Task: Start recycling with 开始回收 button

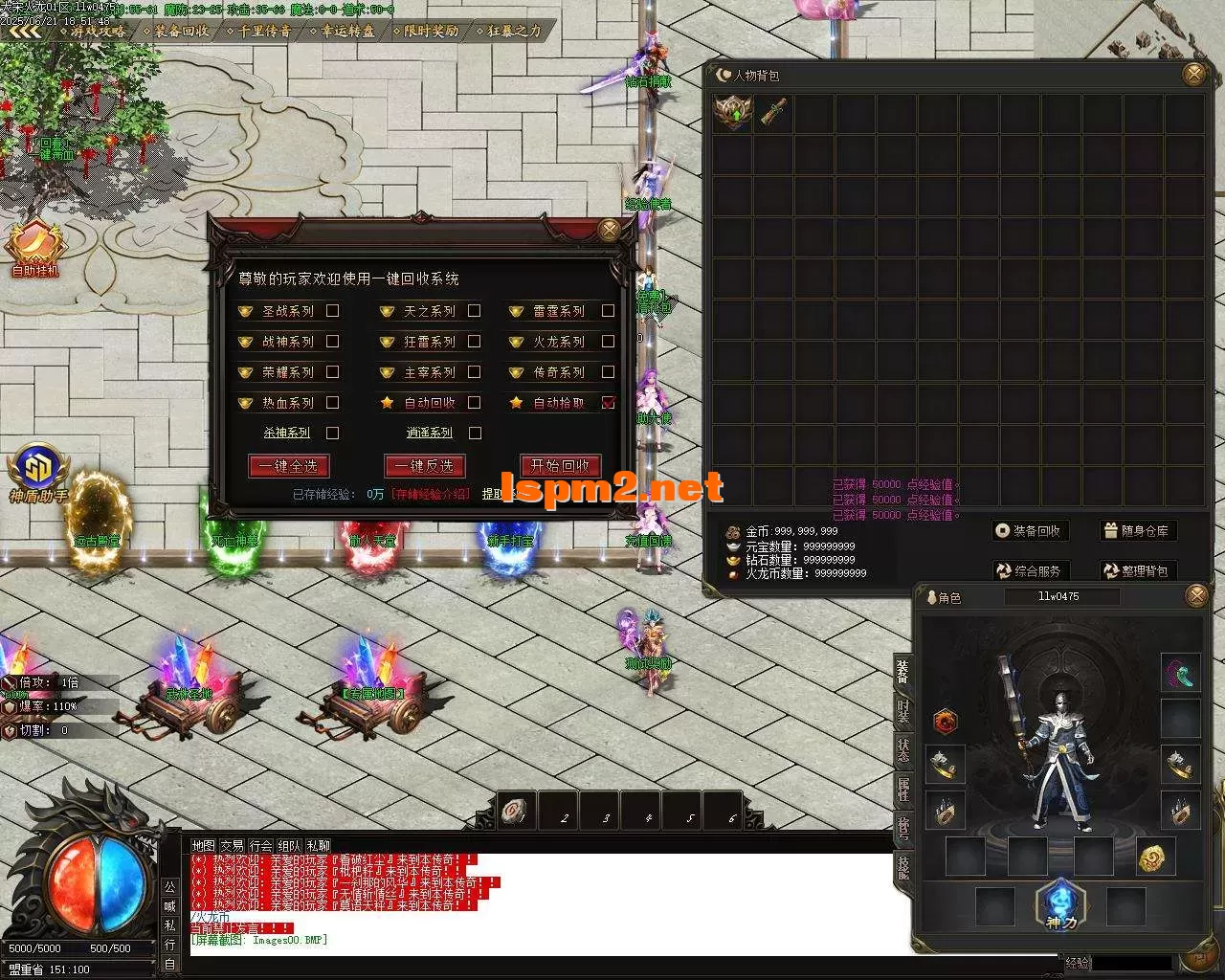Action: pyautogui.click(x=561, y=466)
